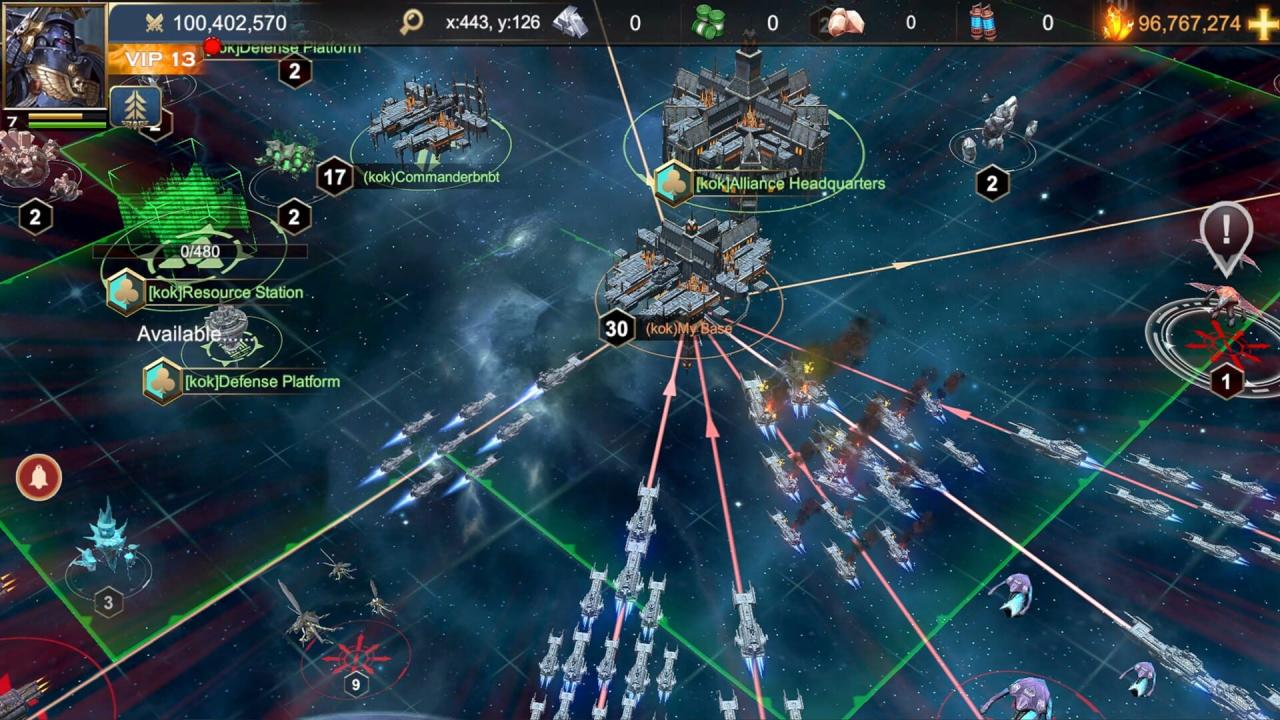Open the coordinate search magnifier
The image size is (1280, 720).
coord(411,23)
